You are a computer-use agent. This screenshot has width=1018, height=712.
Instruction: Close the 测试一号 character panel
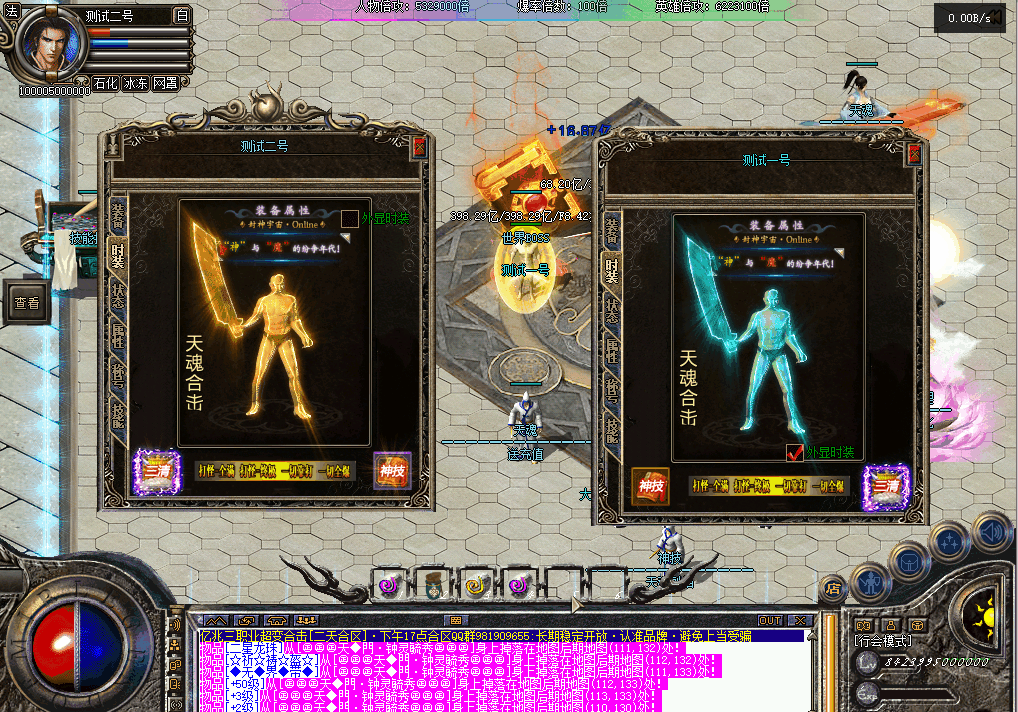coord(914,154)
